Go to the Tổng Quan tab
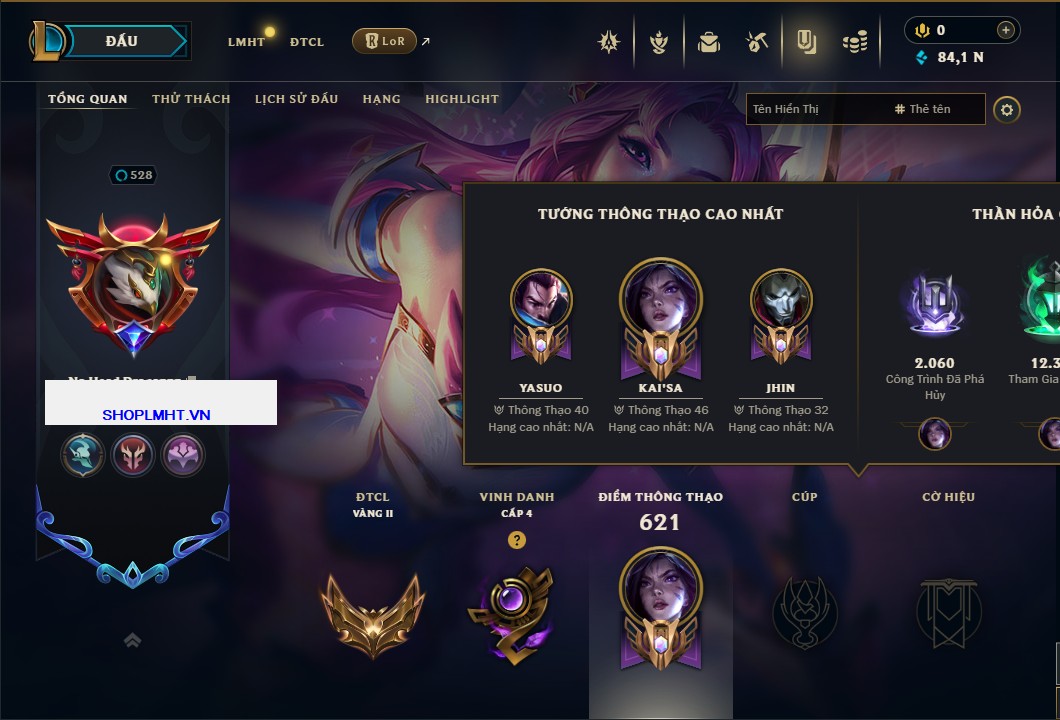This screenshot has width=1060, height=720. (88, 99)
